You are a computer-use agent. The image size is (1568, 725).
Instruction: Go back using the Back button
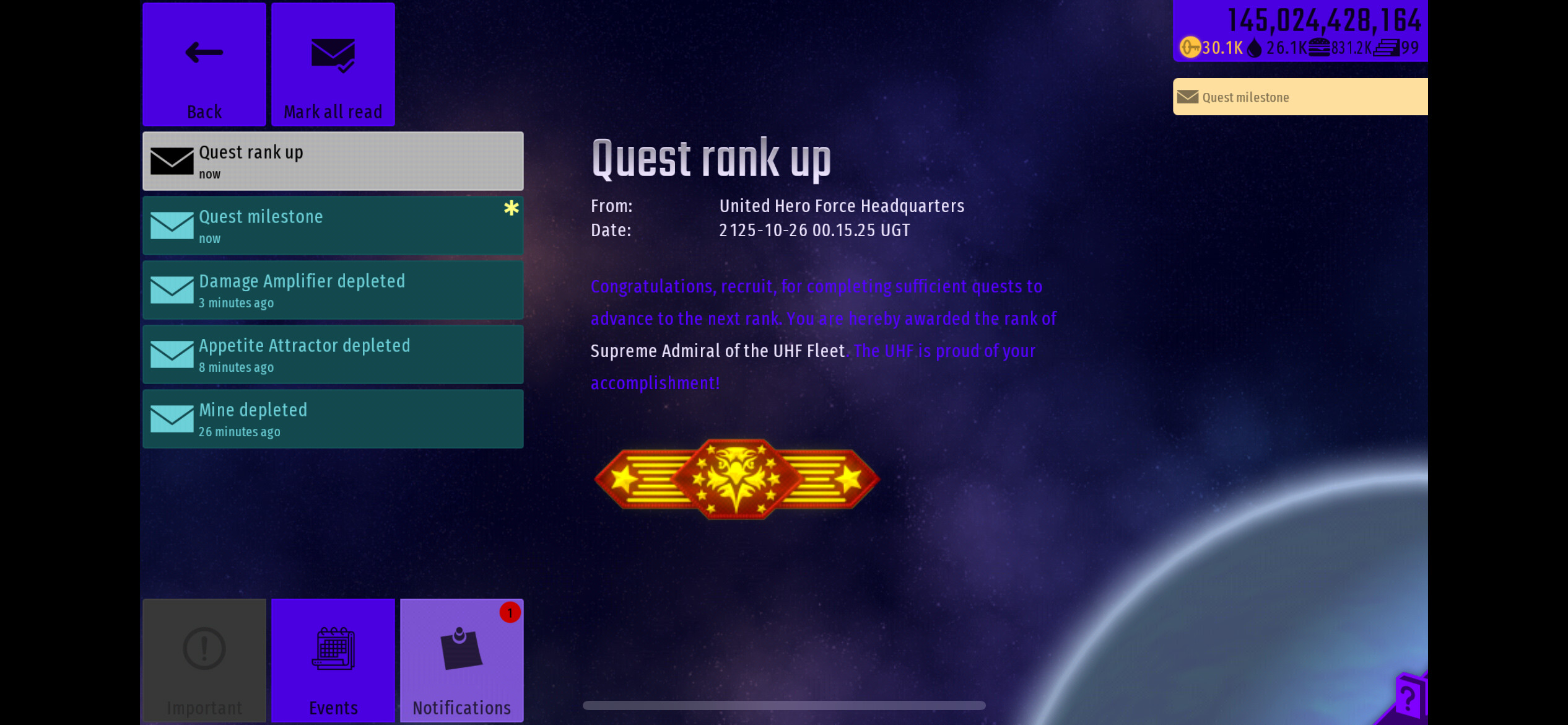[204, 64]
